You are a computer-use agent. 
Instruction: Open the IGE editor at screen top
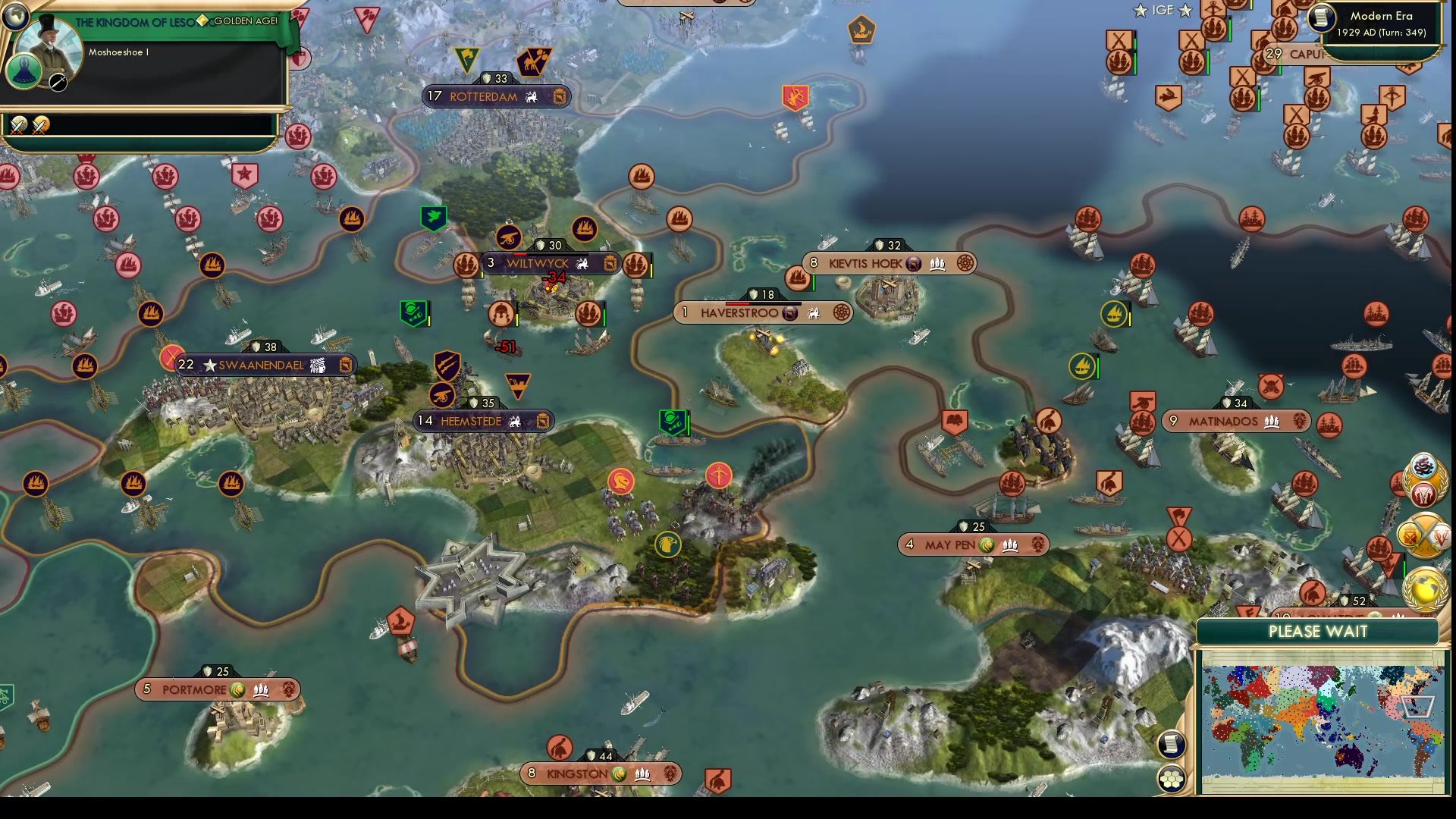(x=1163, y=11)
